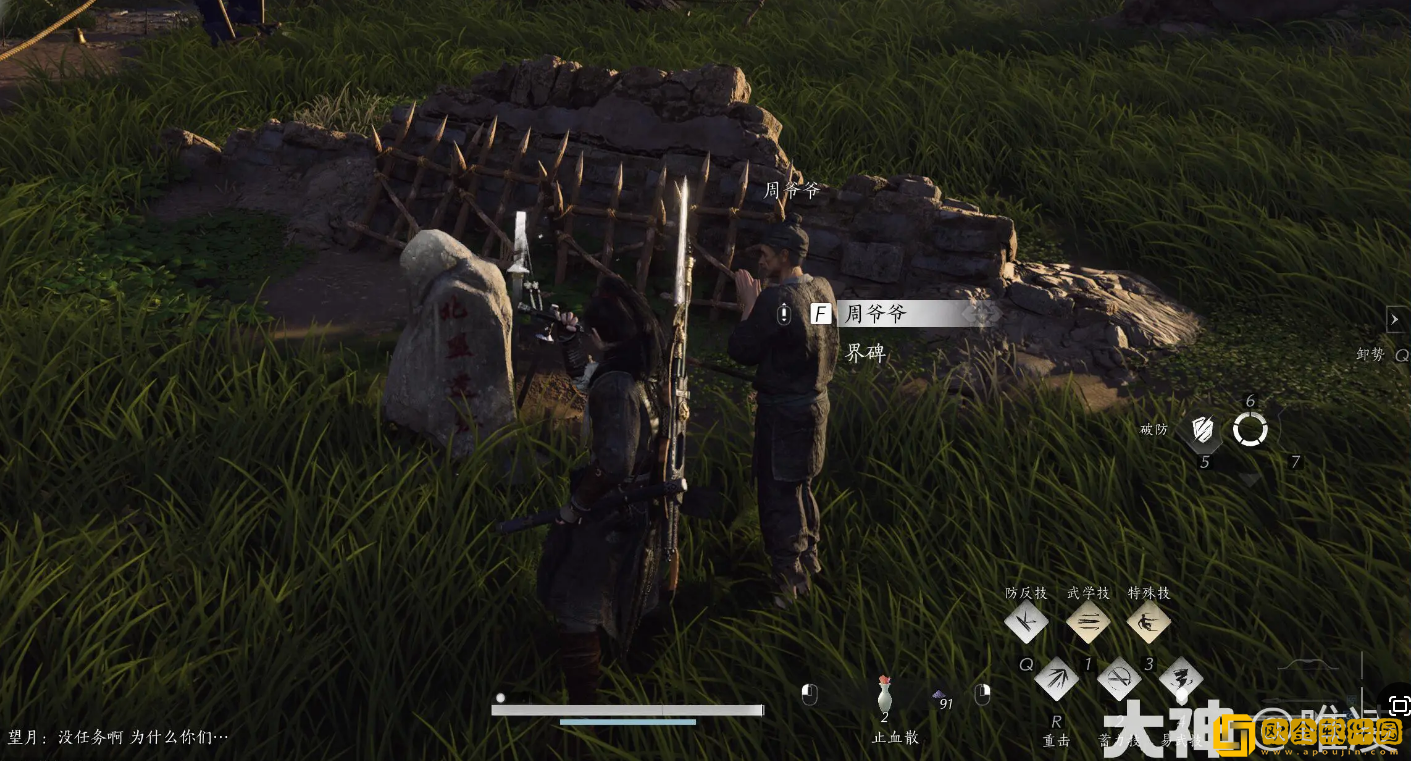1411x761 pixels.
Task: Select the purple arrowhead ammo item
Action: coord(940,694)
